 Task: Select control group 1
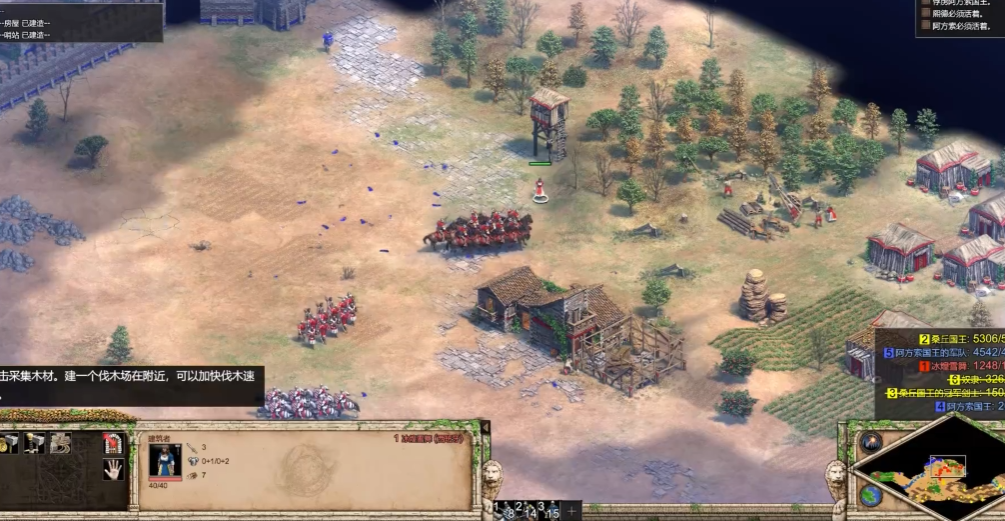[503, 510]
